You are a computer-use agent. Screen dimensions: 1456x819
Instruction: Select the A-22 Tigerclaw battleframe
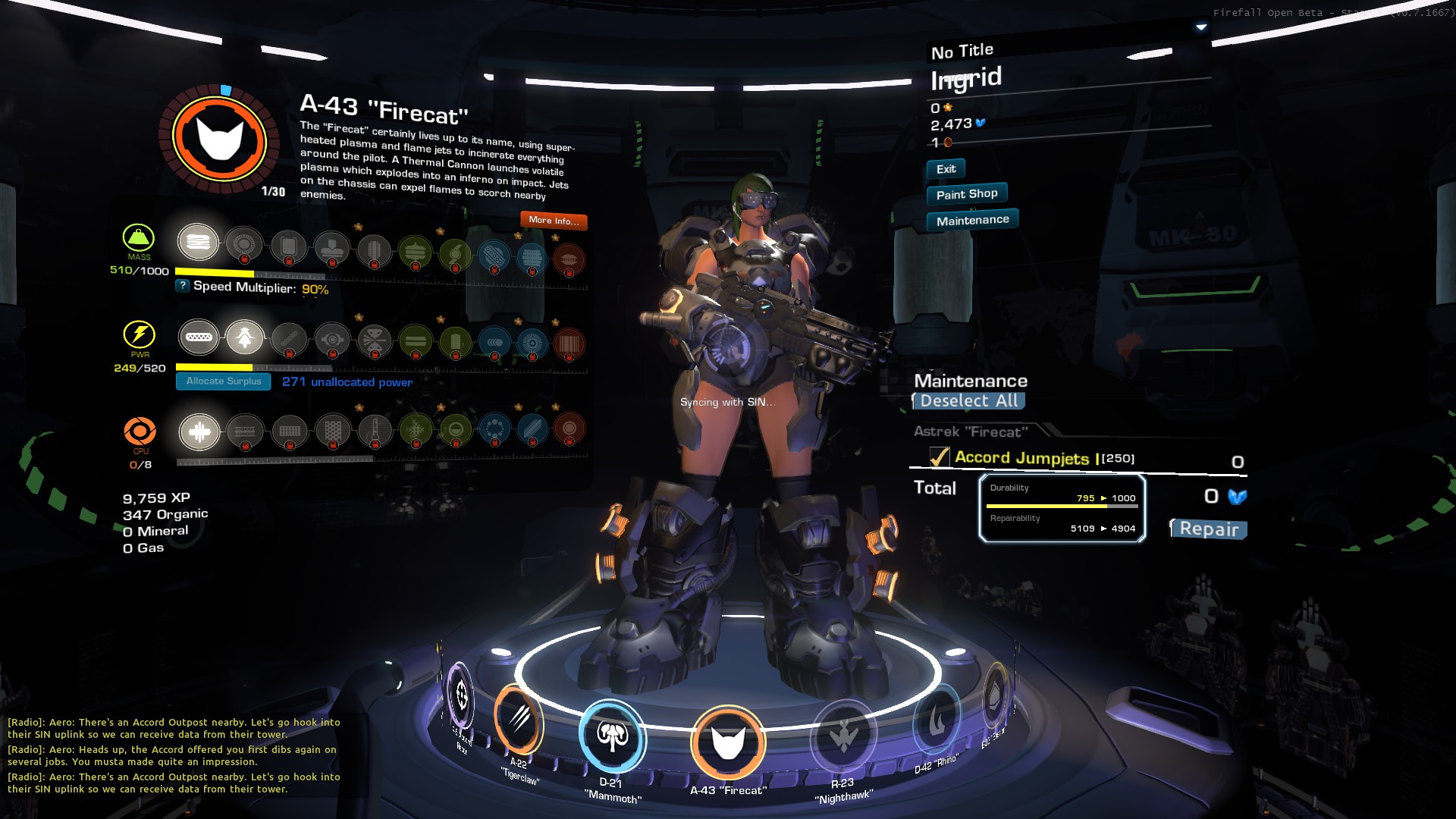(x=519, y=720)
